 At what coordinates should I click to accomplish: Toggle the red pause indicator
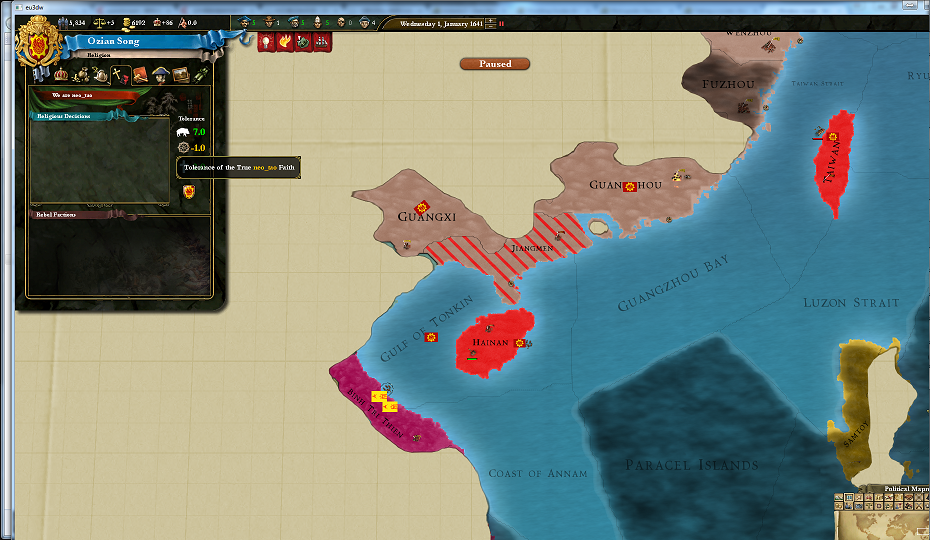click(501, 23)
